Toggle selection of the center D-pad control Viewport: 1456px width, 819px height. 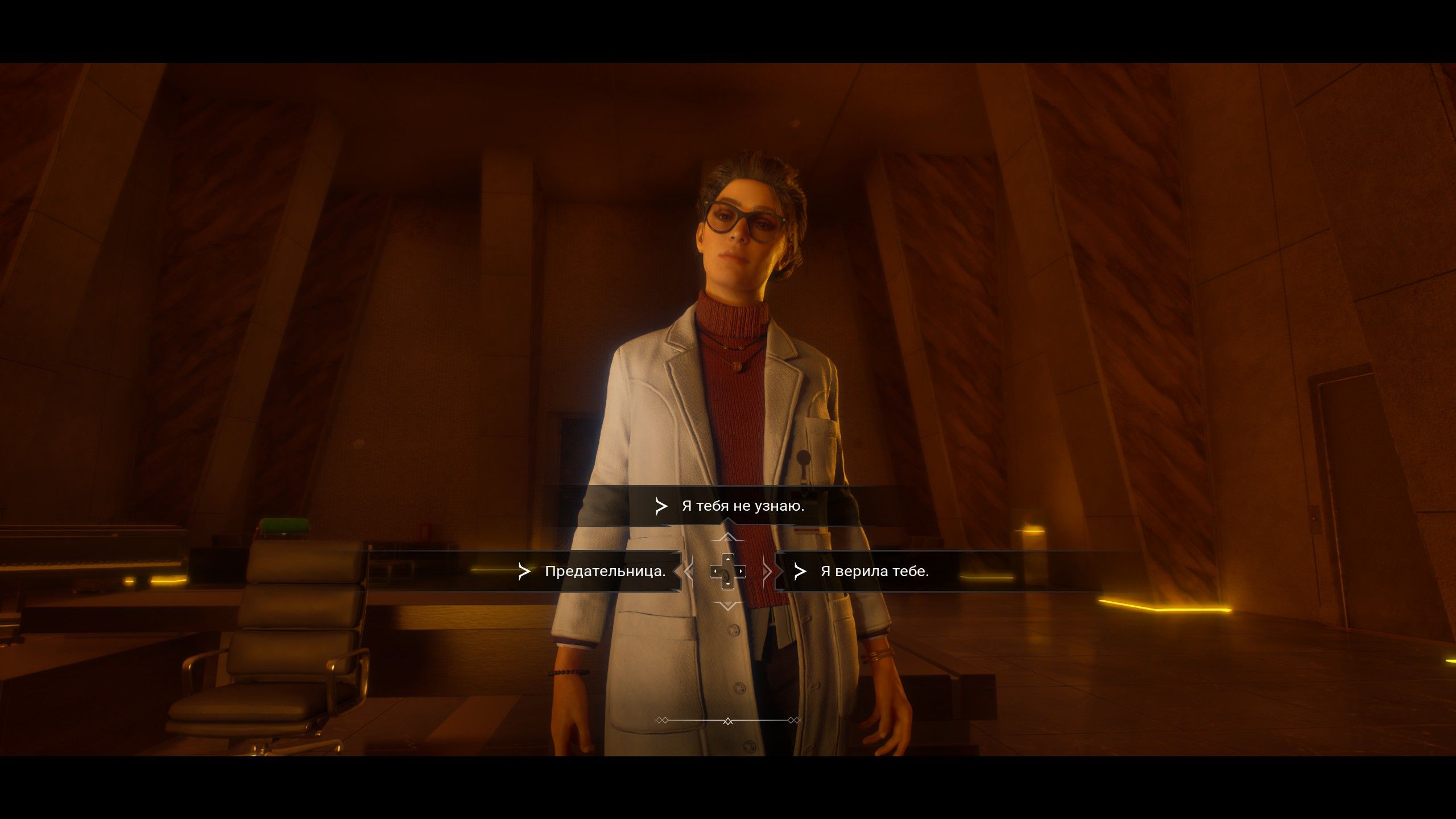point(727,571)
